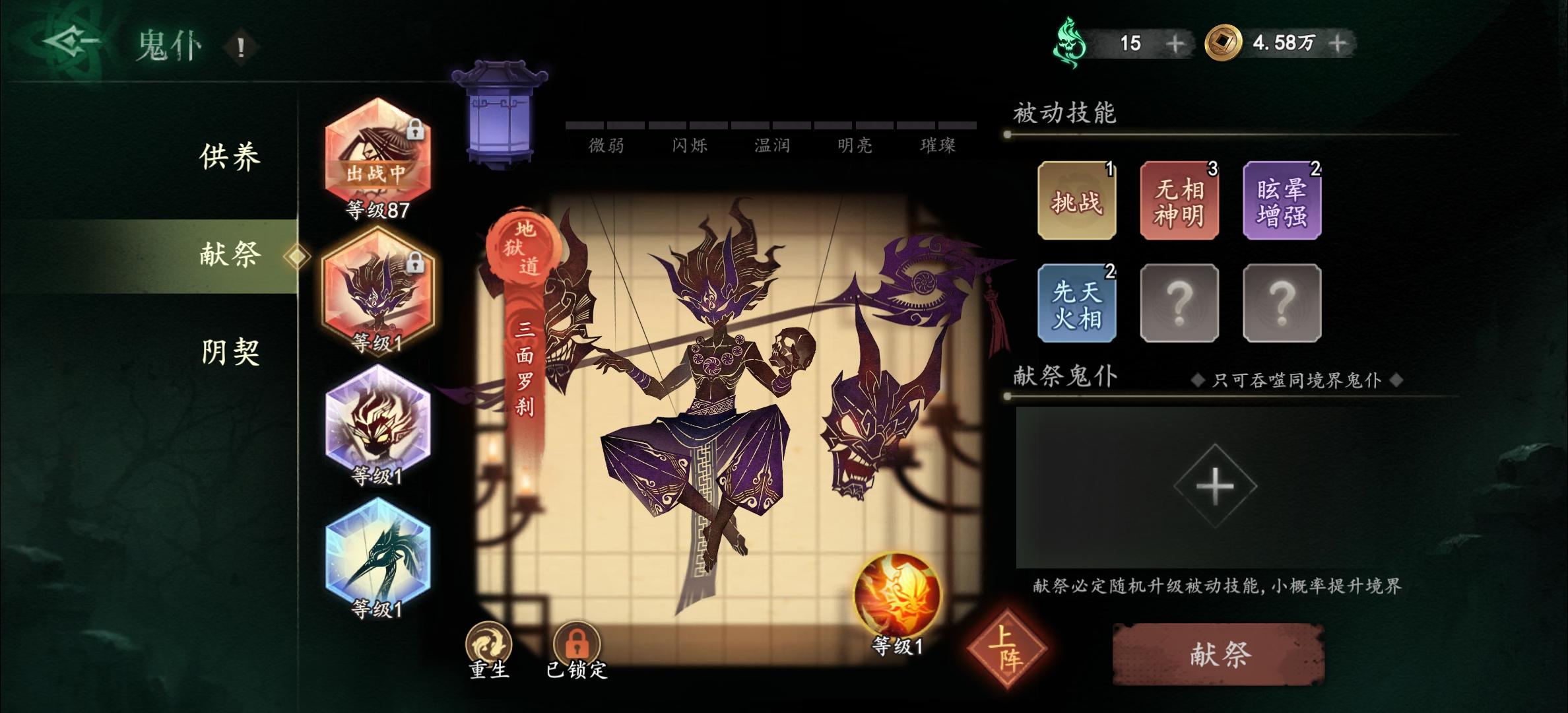
Task: Select the 先天火相 passive skill
Action: point(1077,304)
